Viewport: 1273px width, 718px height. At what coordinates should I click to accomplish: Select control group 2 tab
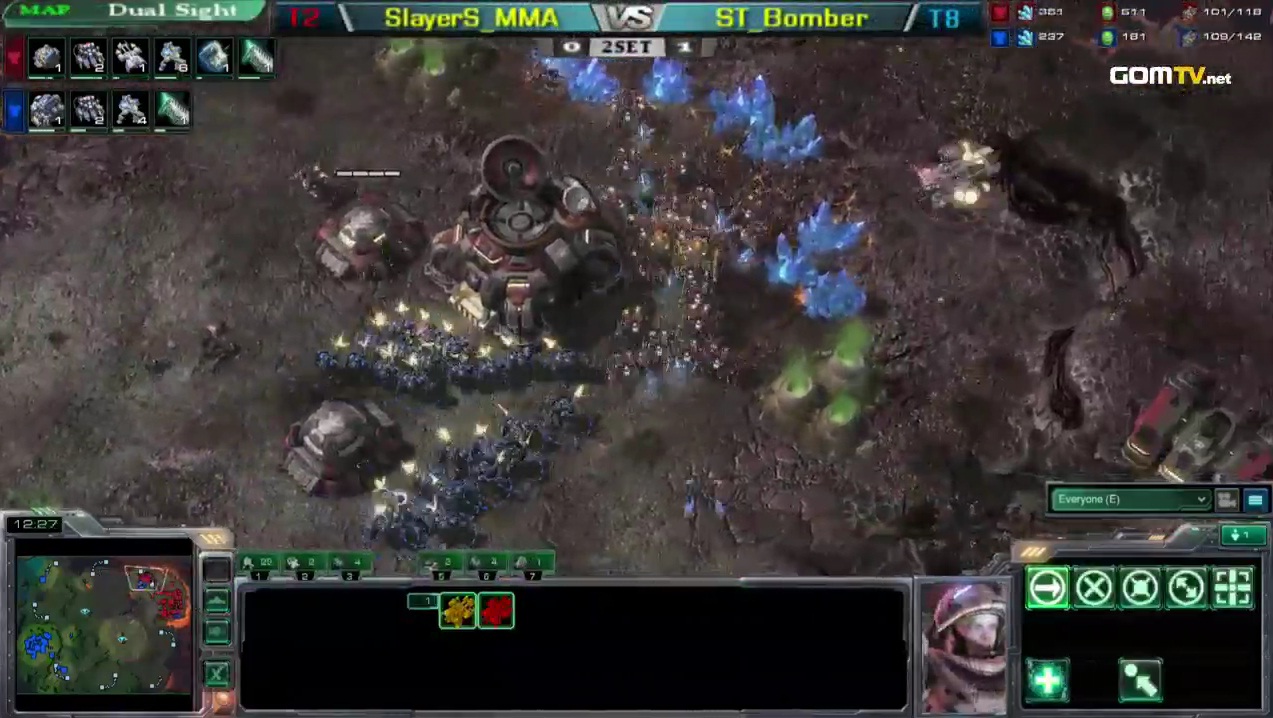coord(307,564)
